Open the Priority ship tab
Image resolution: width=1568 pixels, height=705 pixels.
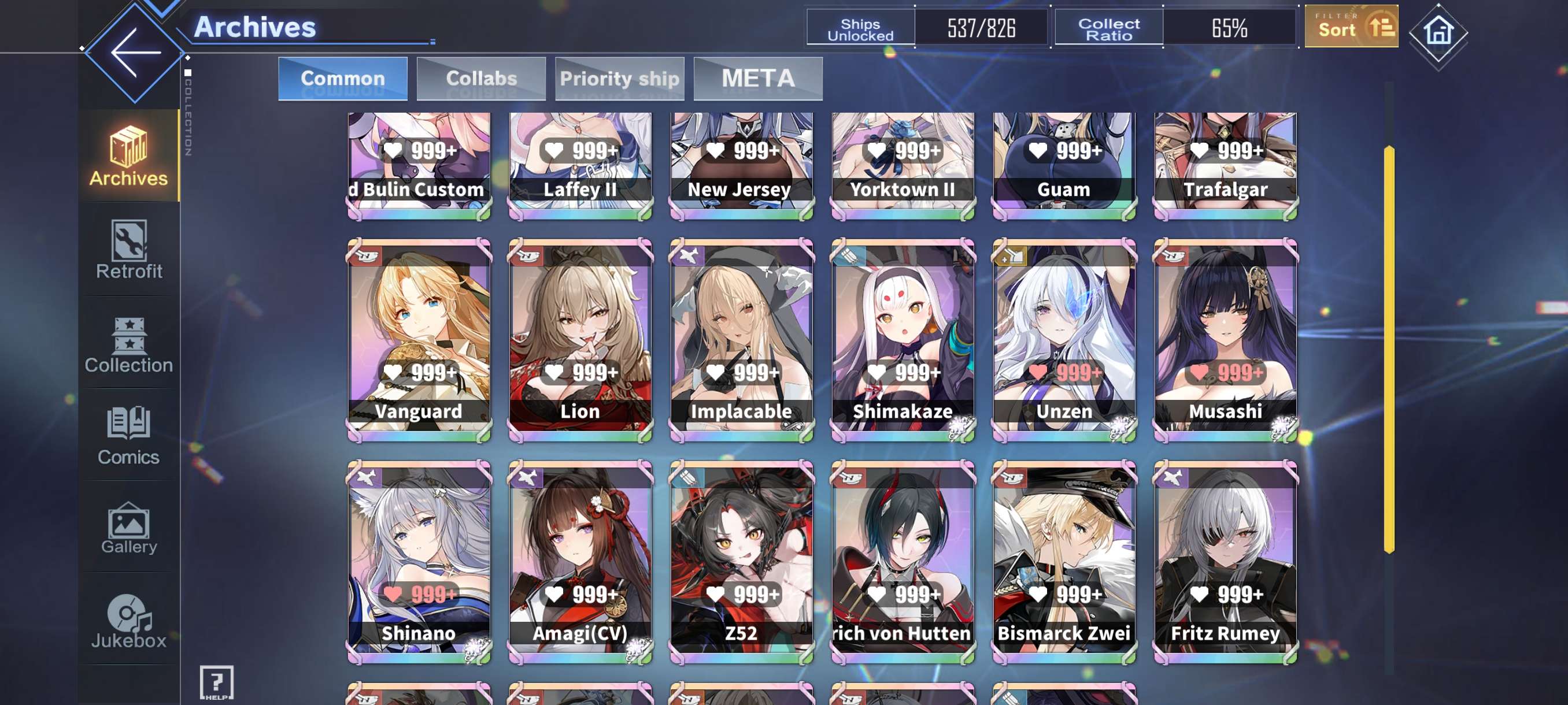pos(619,79)
